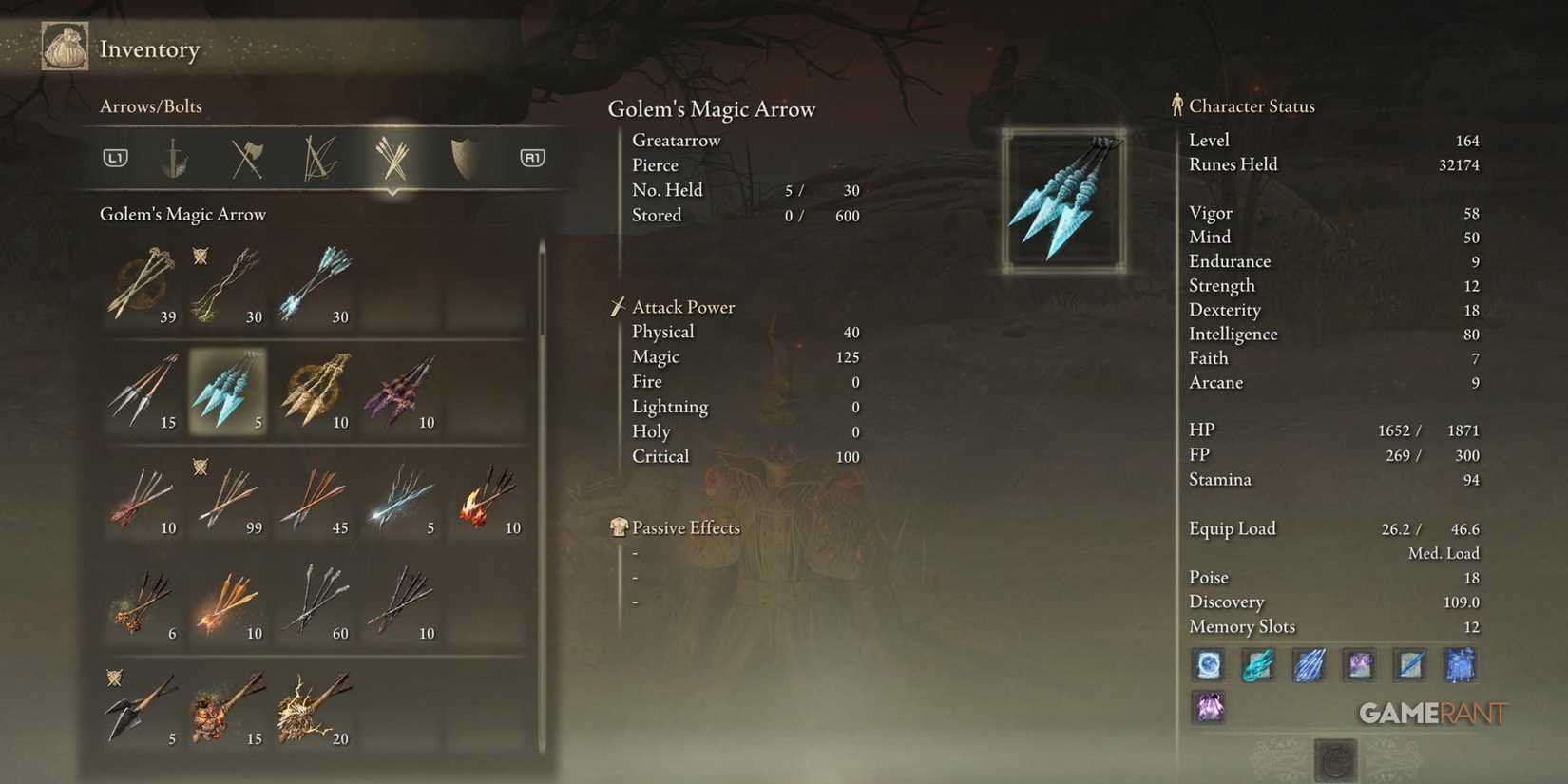Click the Attack Power sword icon
The width and height of the screenshot is (1568, 784).
[x=619, y=306]
